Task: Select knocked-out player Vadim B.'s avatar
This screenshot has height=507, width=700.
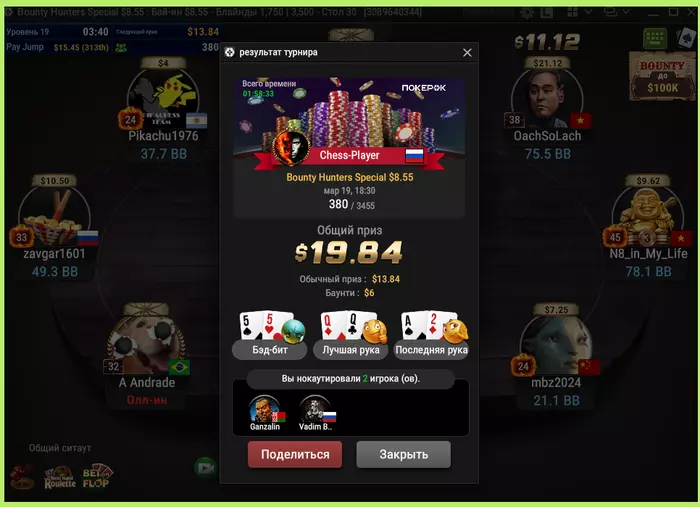Action: tap(317, 411)
